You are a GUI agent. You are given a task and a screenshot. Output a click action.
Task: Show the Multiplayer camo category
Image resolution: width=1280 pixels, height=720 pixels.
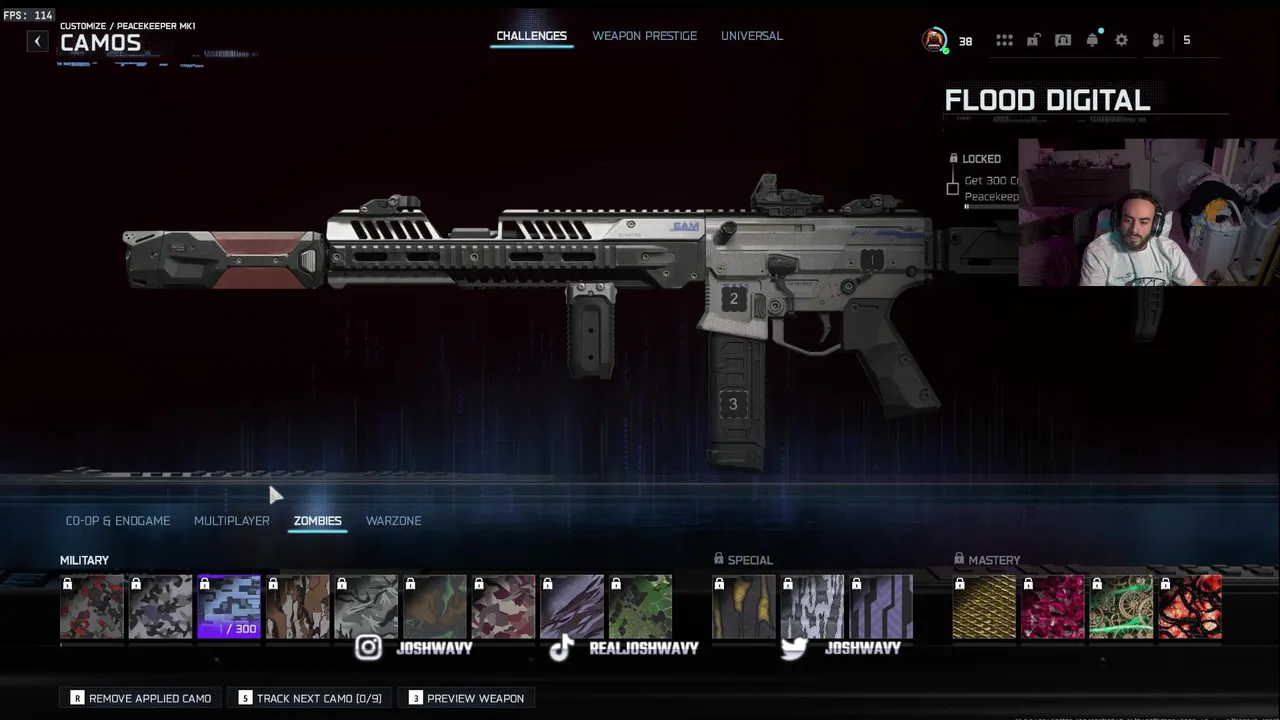tap(231, 521)
